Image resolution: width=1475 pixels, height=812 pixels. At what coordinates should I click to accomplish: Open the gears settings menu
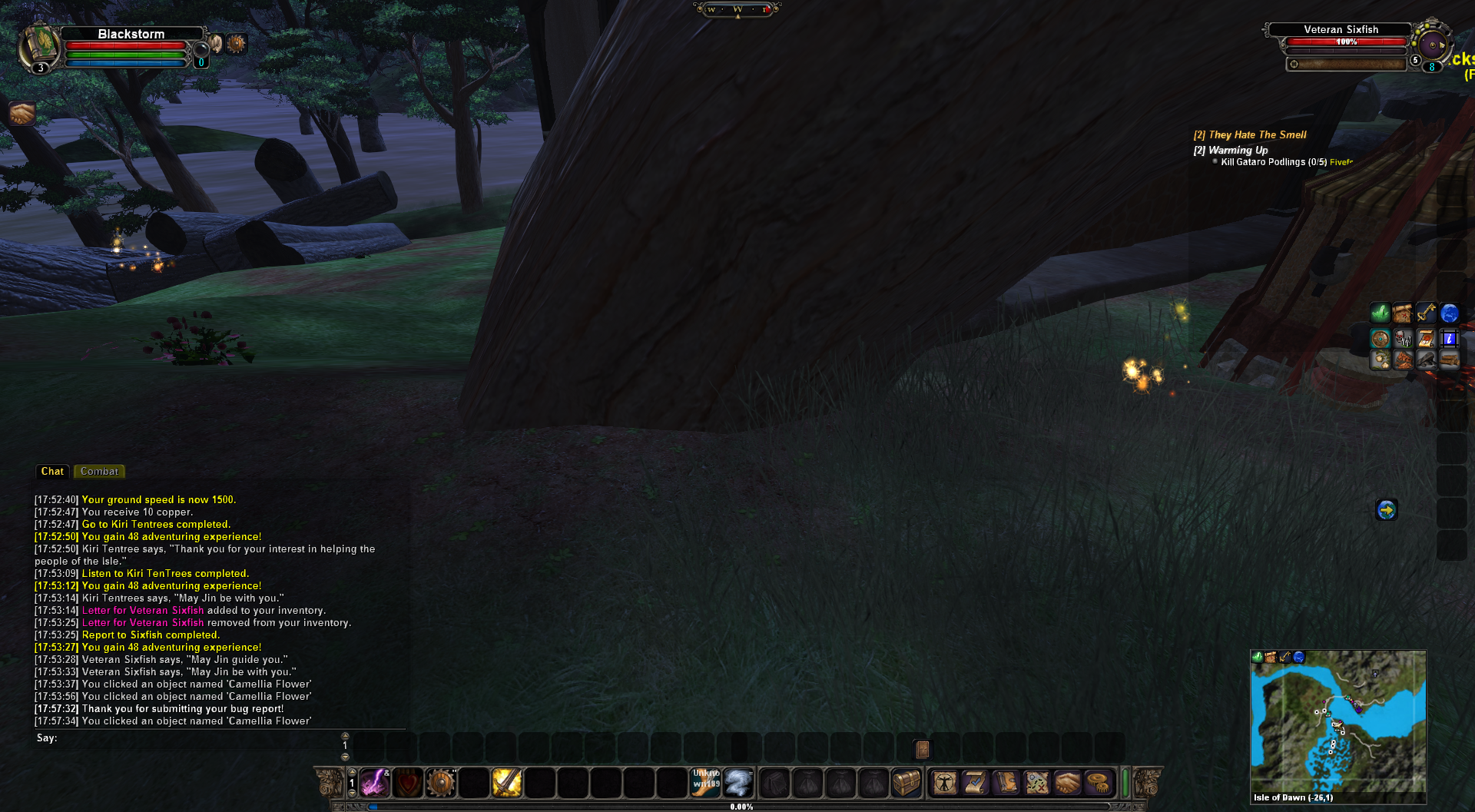pyautogui.click(x=1098, y=783)
